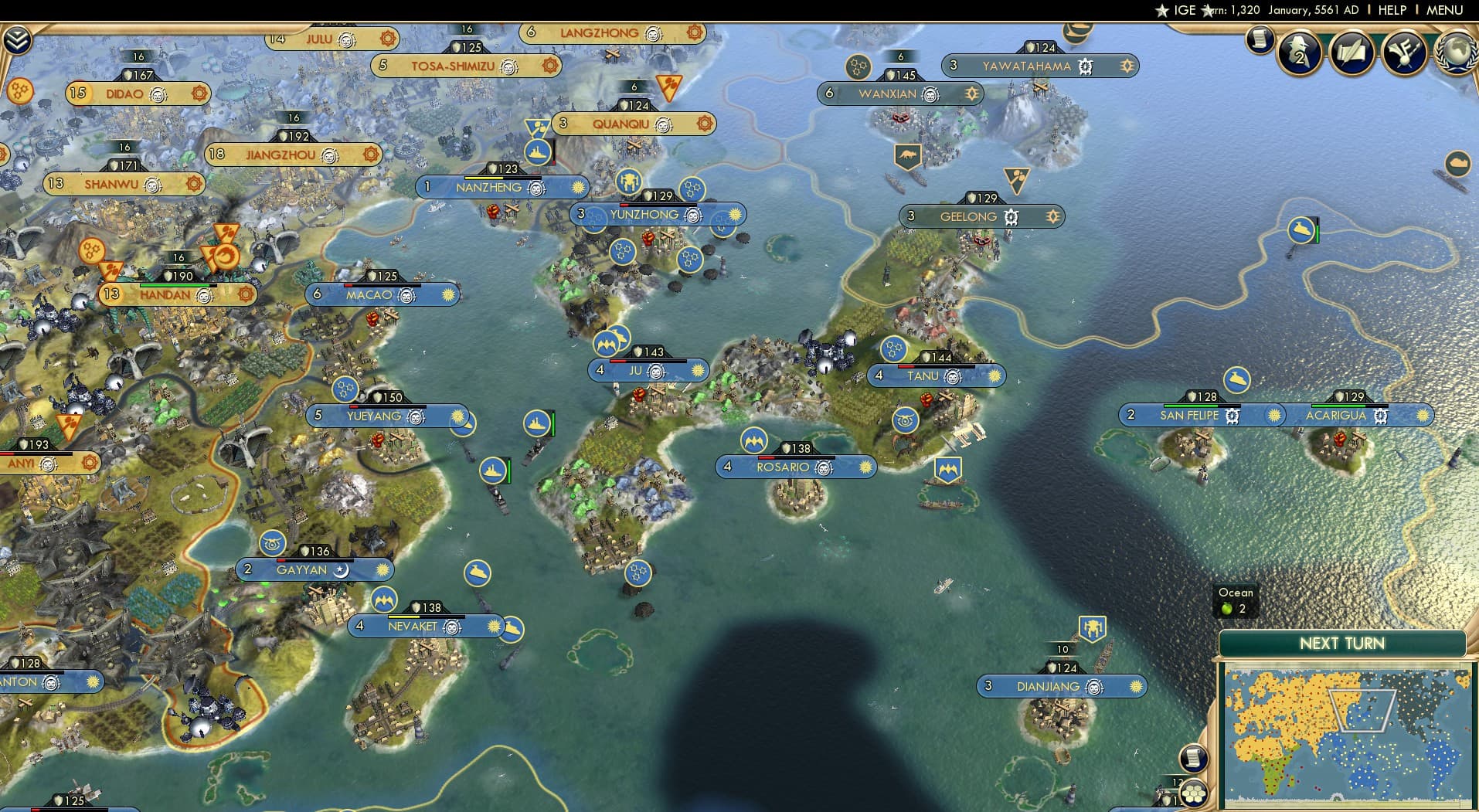
Task: Open the overview with quill-and-scroll icon
Action: (x=1352, y=53)
